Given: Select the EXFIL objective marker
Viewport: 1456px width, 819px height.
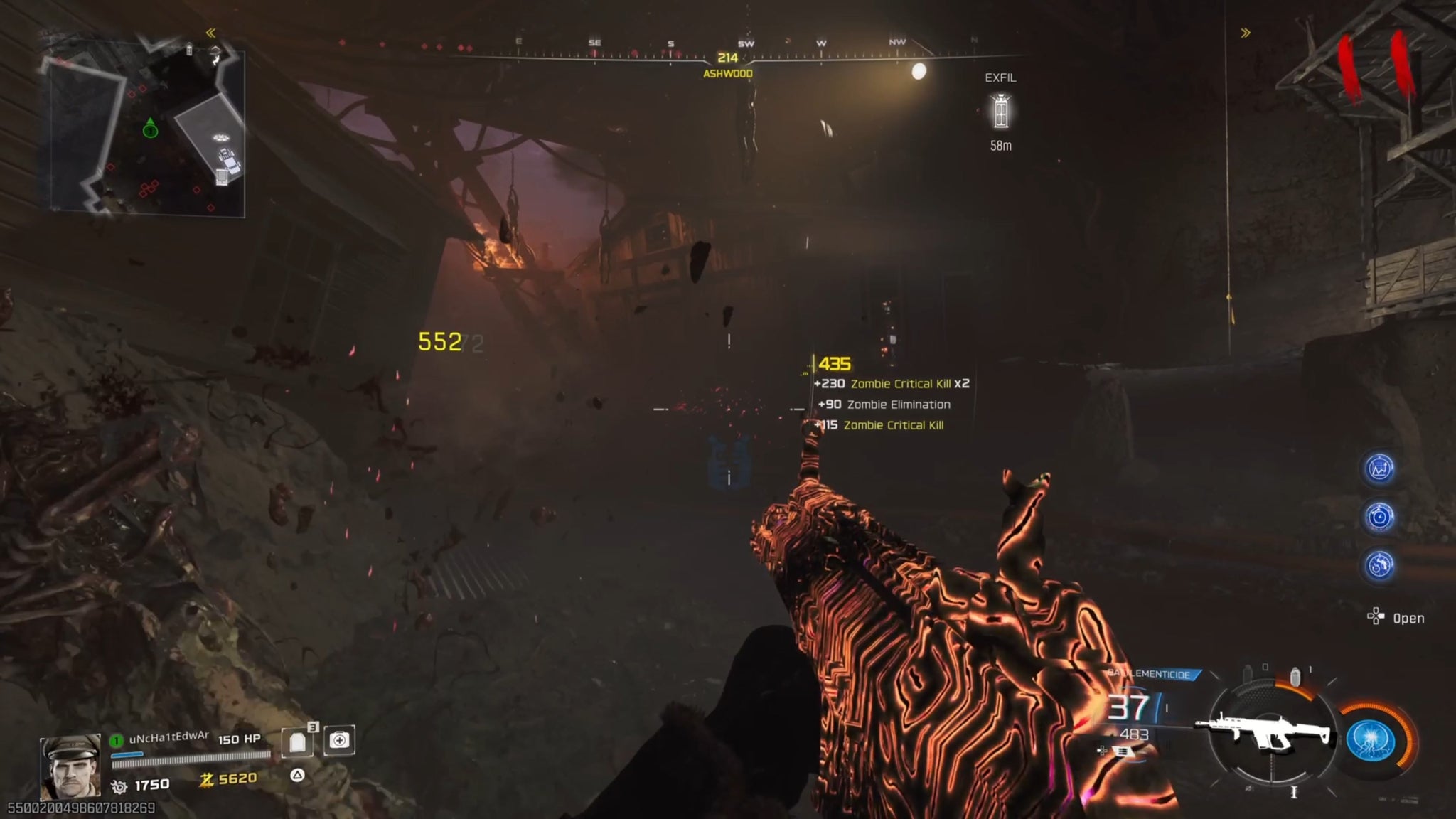Looking at the screenshot, I should pos(1000,112).
